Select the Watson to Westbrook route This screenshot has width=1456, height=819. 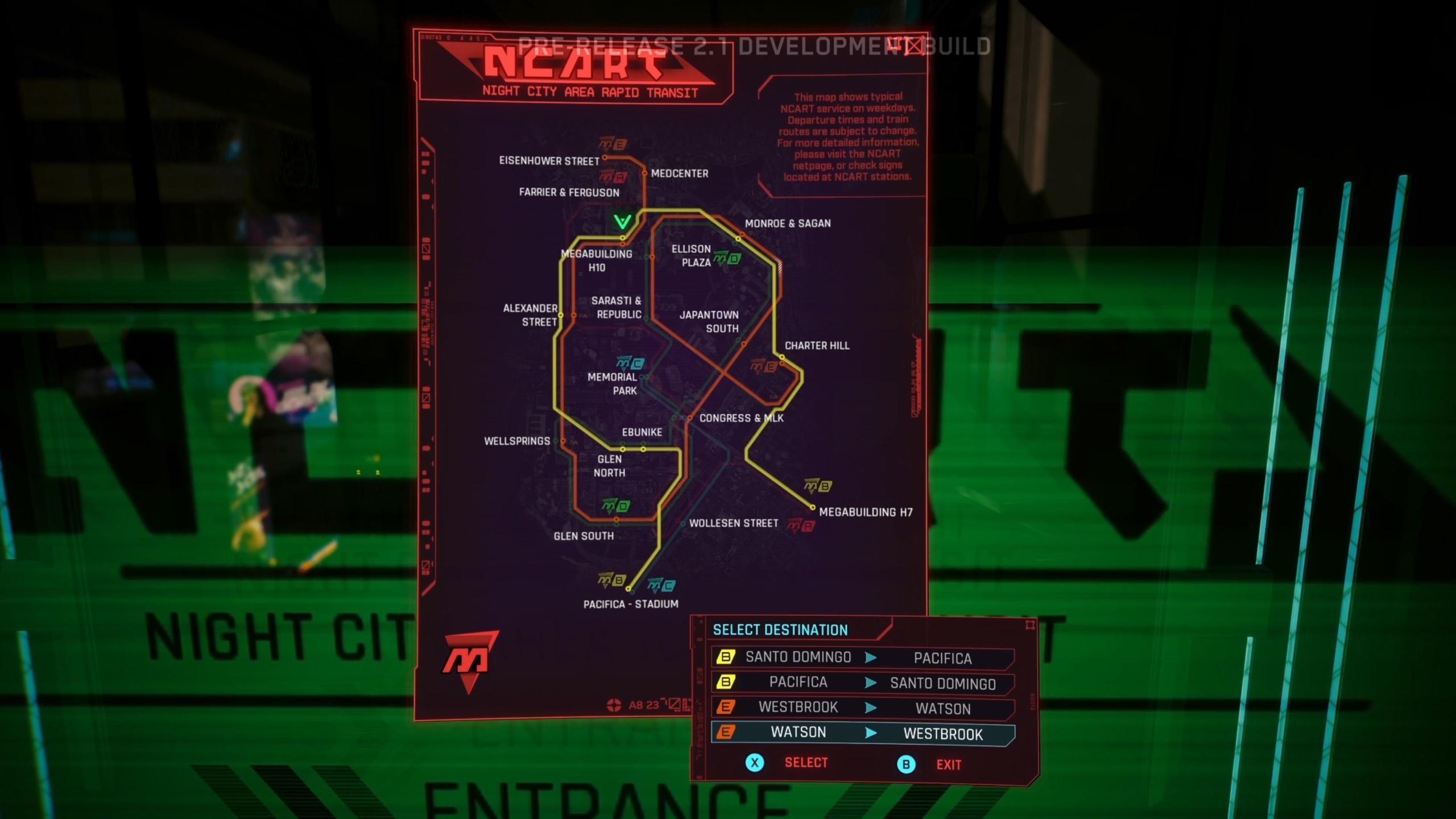coord(862,733)
